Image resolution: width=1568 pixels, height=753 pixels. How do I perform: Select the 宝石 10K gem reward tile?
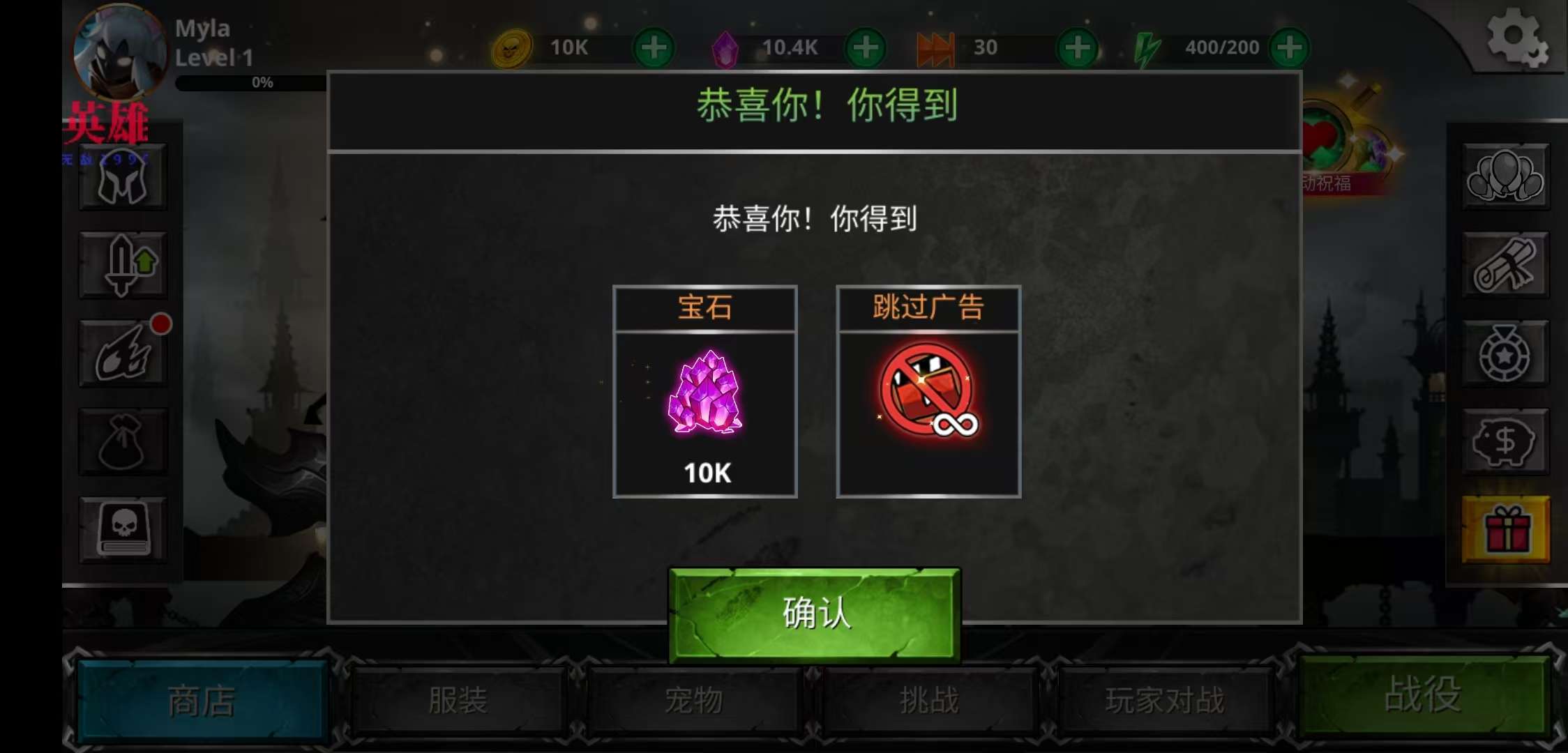[x=705, y=392]
